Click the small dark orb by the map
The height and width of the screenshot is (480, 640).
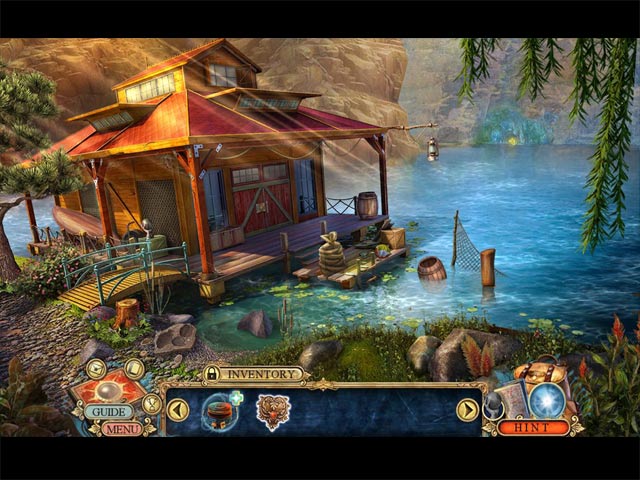coord(491,404)
